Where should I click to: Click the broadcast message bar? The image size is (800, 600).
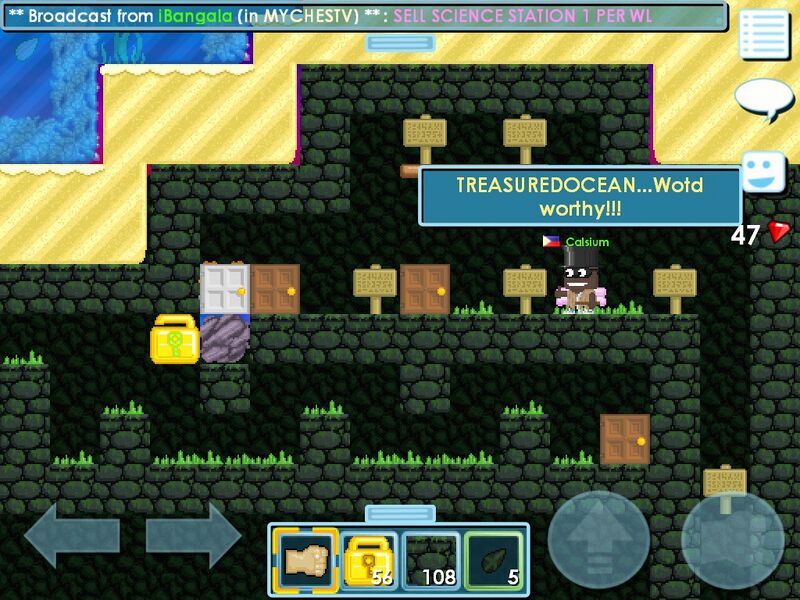[364, 16]
